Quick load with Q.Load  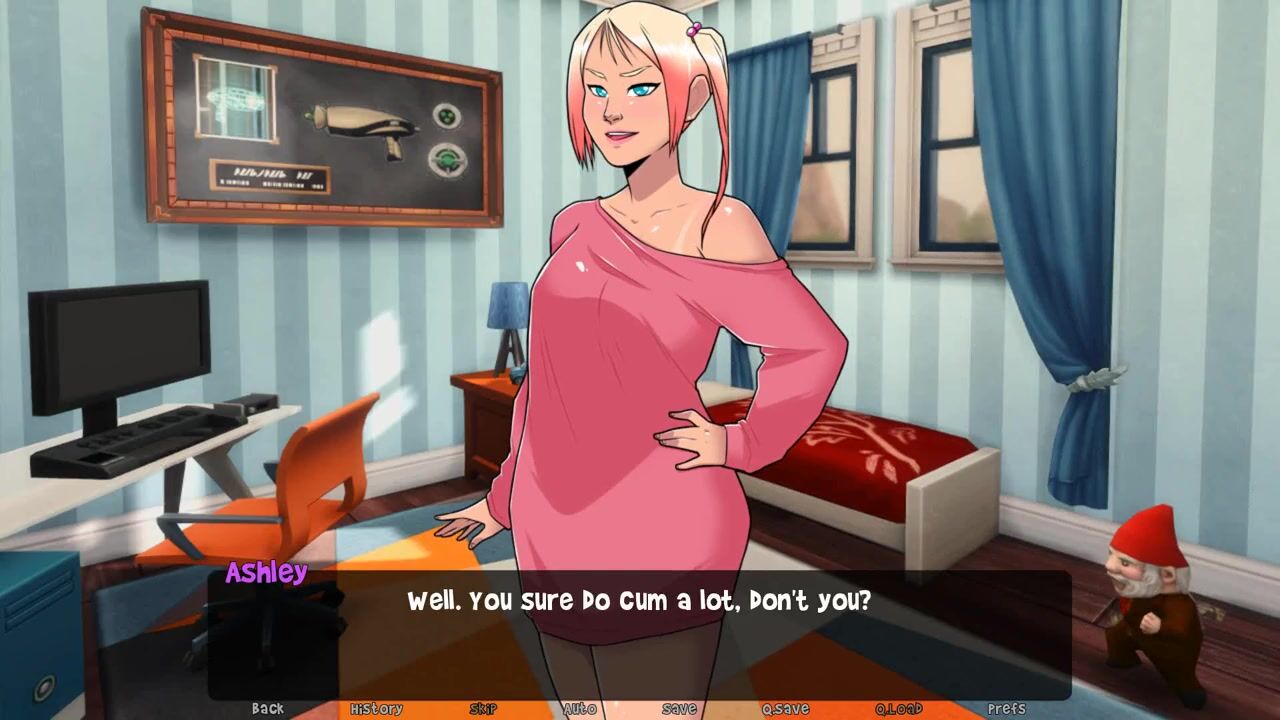point(898,708)
